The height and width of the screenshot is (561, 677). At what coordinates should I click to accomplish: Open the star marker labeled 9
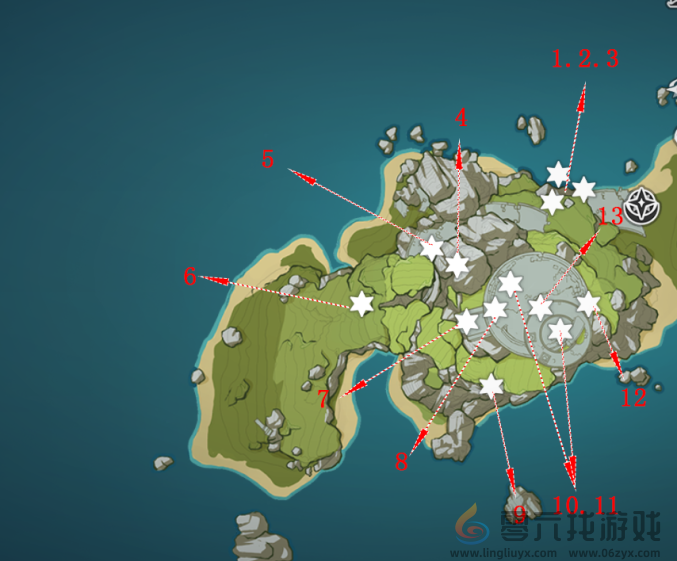[x=491, y=385]
